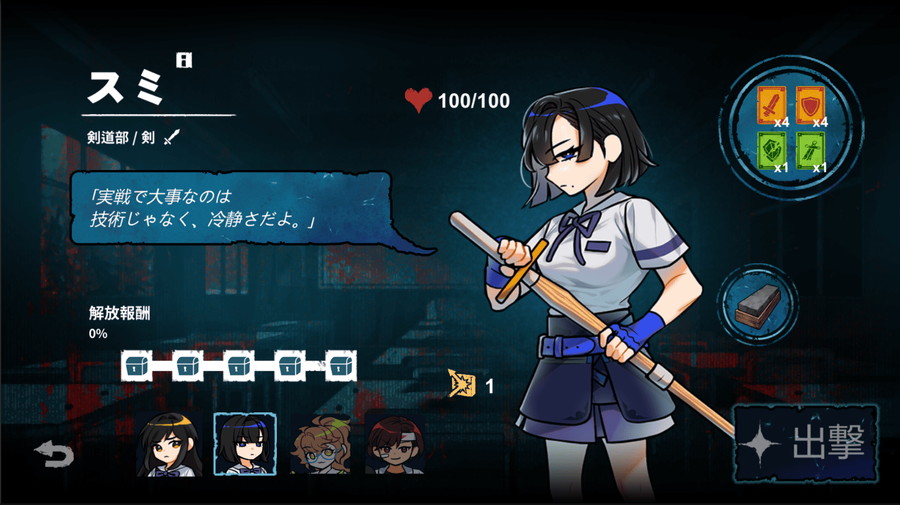The image size is (900, 505).
Task: Open the info icon next to スミ
Action: click(x=183, y=61)
